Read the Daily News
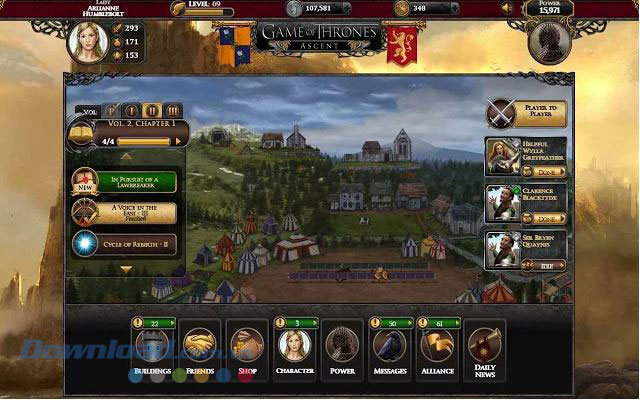640x401 pixels. (484, 345)
